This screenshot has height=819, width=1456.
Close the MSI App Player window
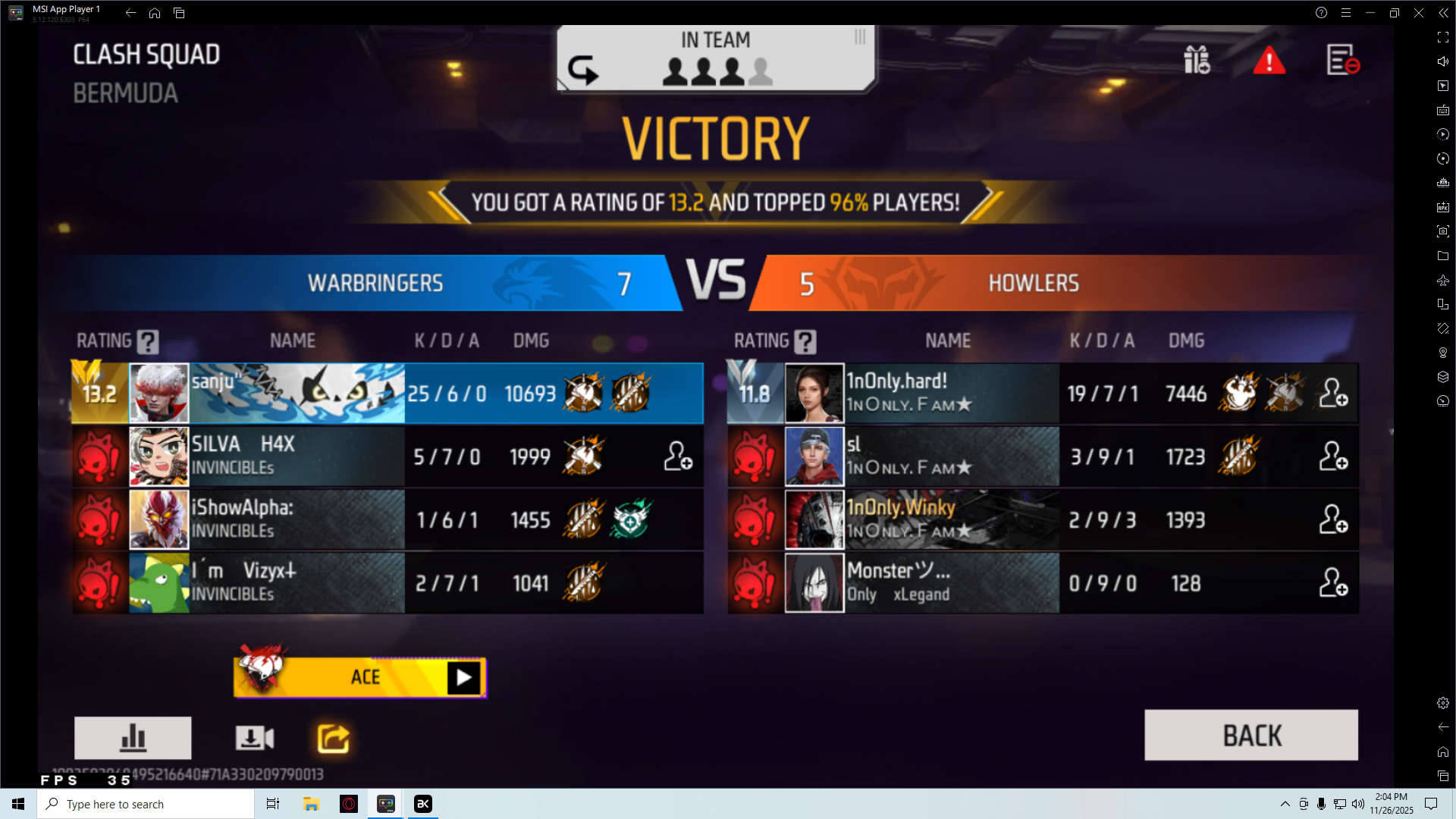coord(1418,13)
